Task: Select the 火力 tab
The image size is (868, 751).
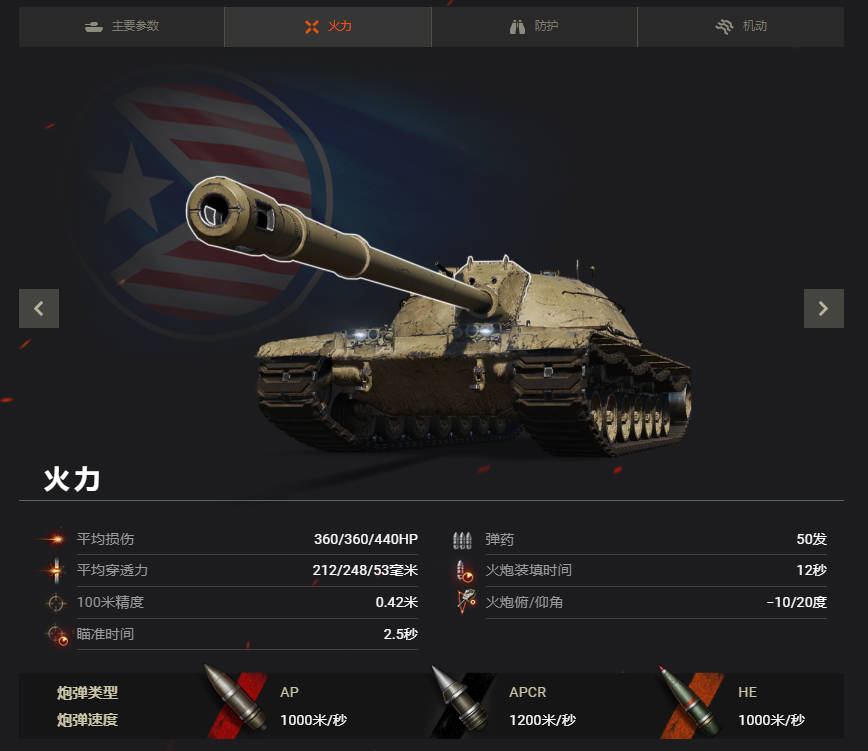Action: [328, 27]
